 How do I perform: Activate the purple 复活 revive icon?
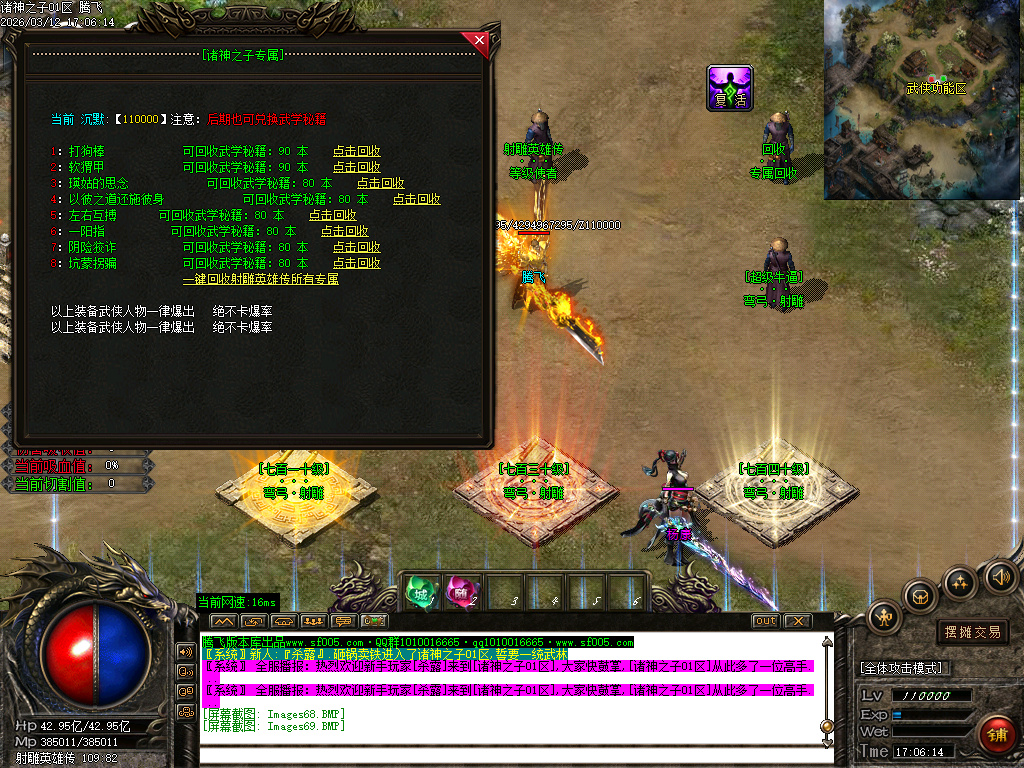pos(729,87)
